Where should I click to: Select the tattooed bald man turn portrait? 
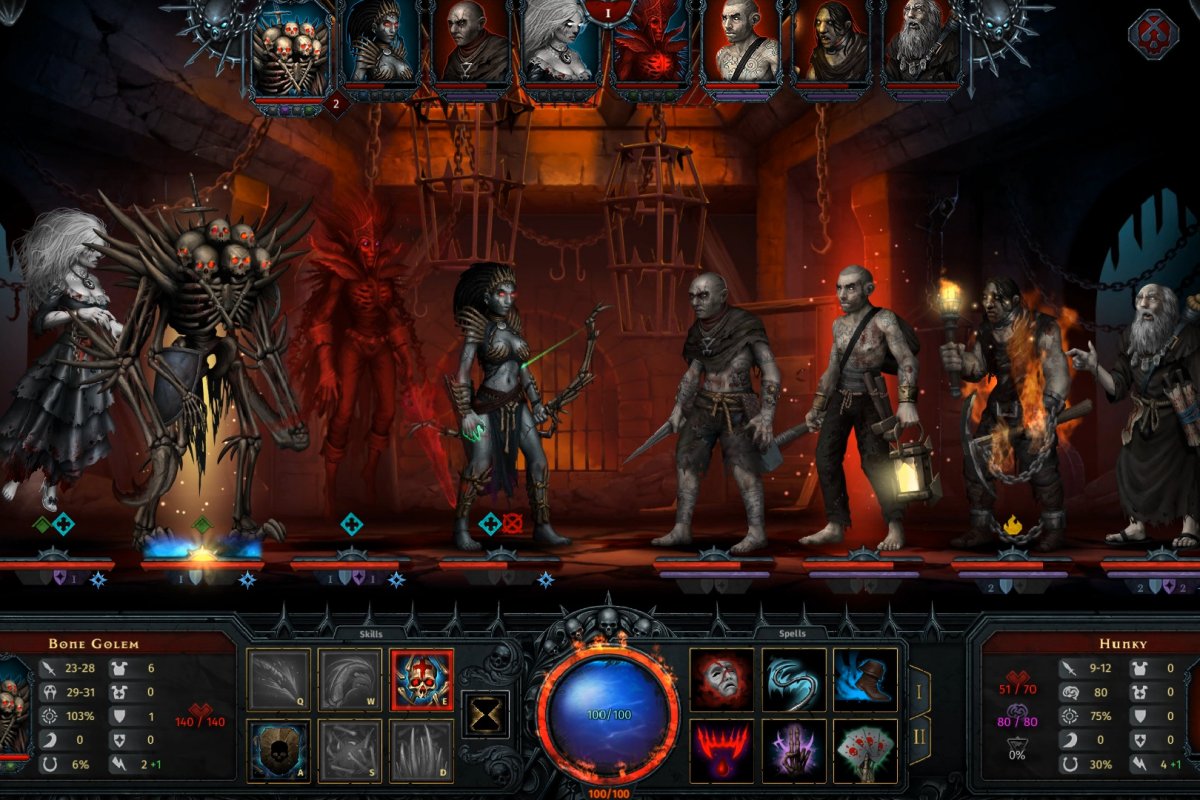741,45
